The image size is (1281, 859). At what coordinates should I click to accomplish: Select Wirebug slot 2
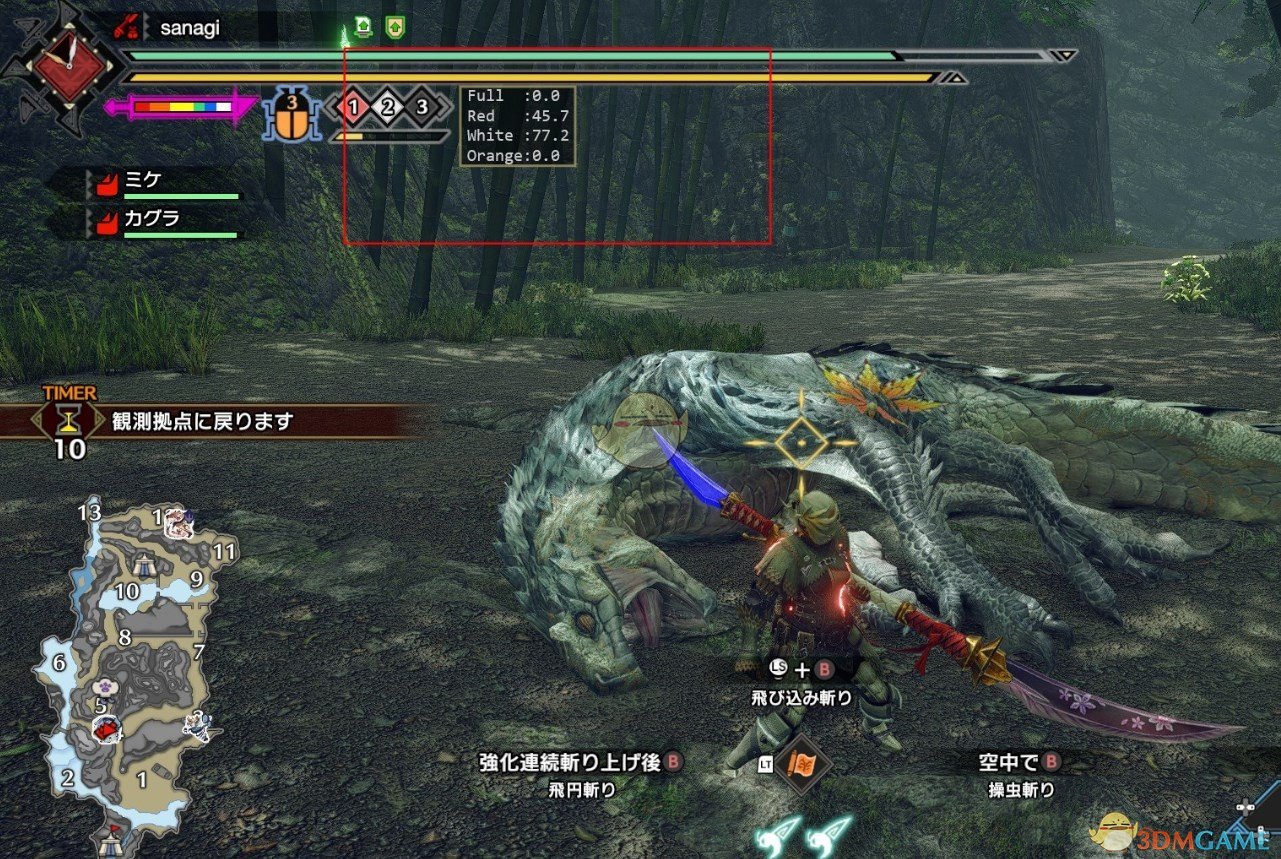(x=386, y=107)
